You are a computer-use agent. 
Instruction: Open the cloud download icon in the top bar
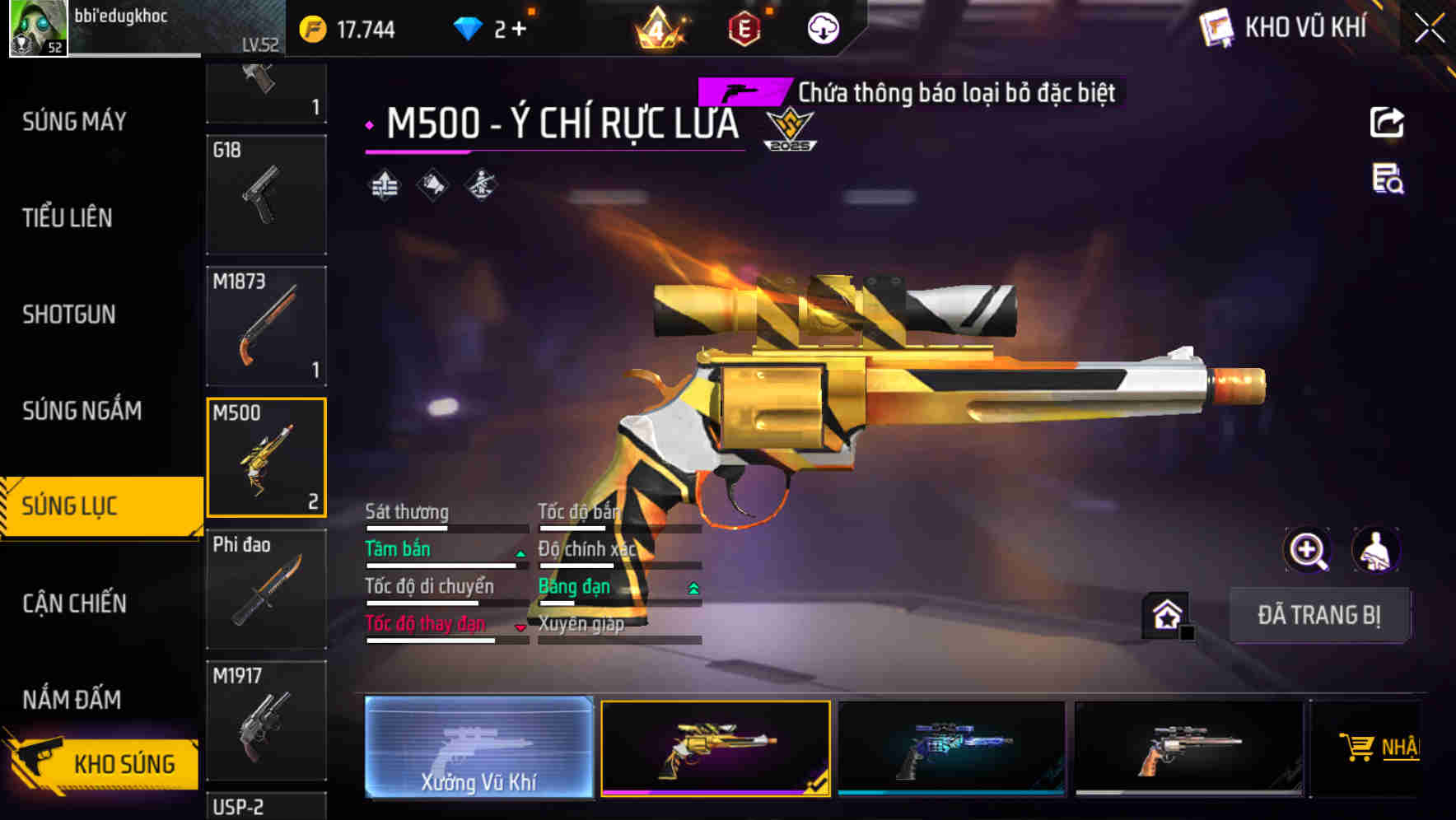click(823, 27)
